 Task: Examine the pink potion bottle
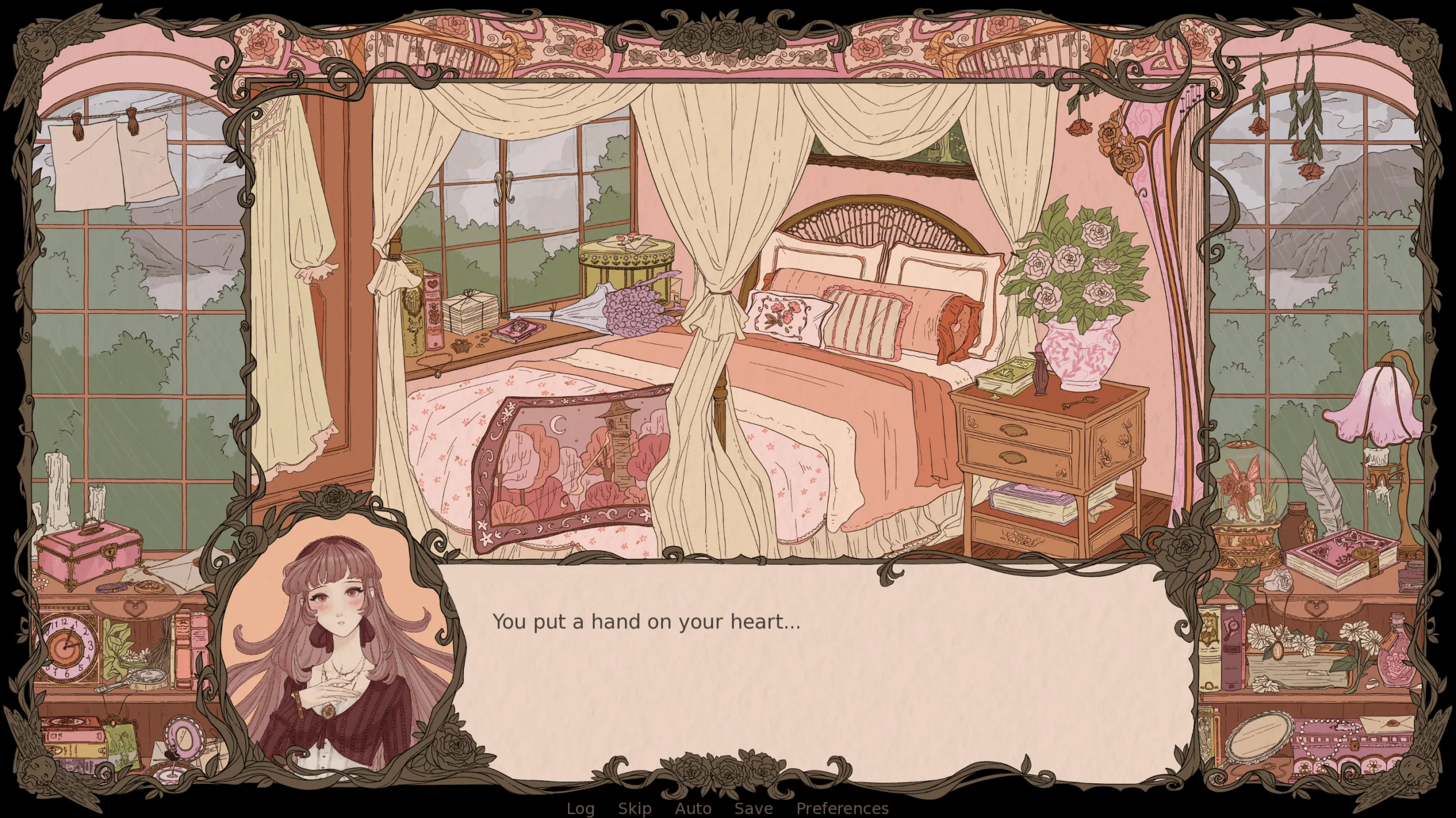1395,655
